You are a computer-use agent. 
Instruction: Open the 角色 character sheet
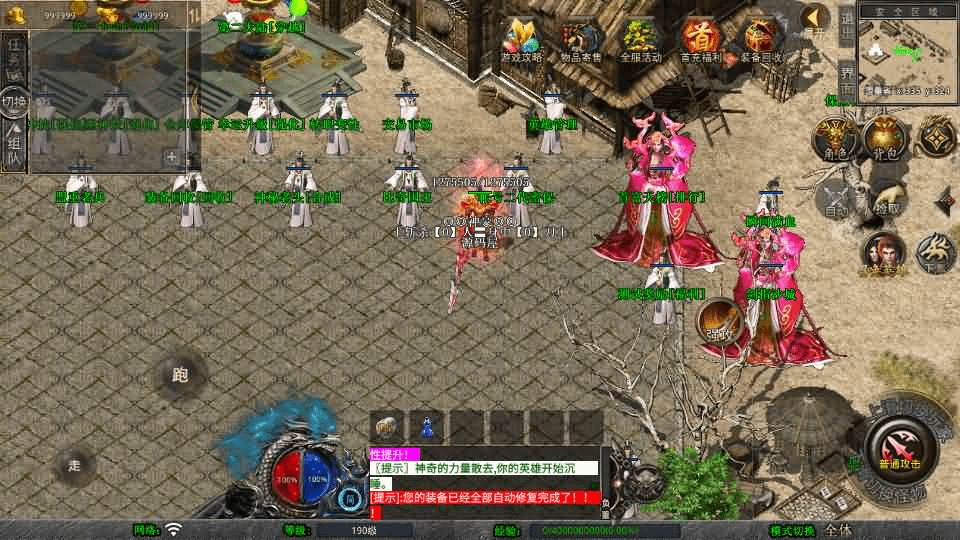click(831, 138)
